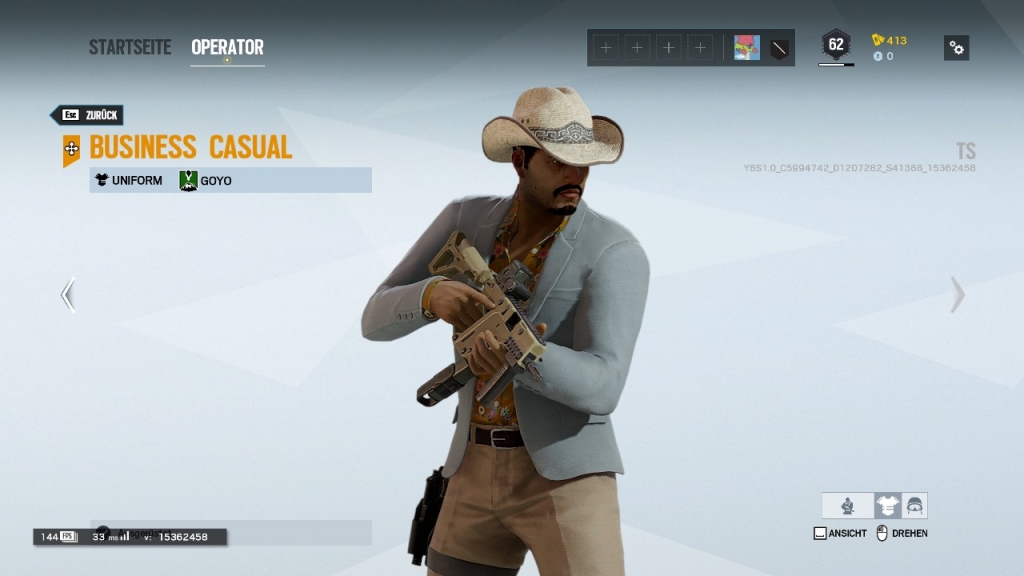
Task: Open the settings gear menu
Action: 956,47
